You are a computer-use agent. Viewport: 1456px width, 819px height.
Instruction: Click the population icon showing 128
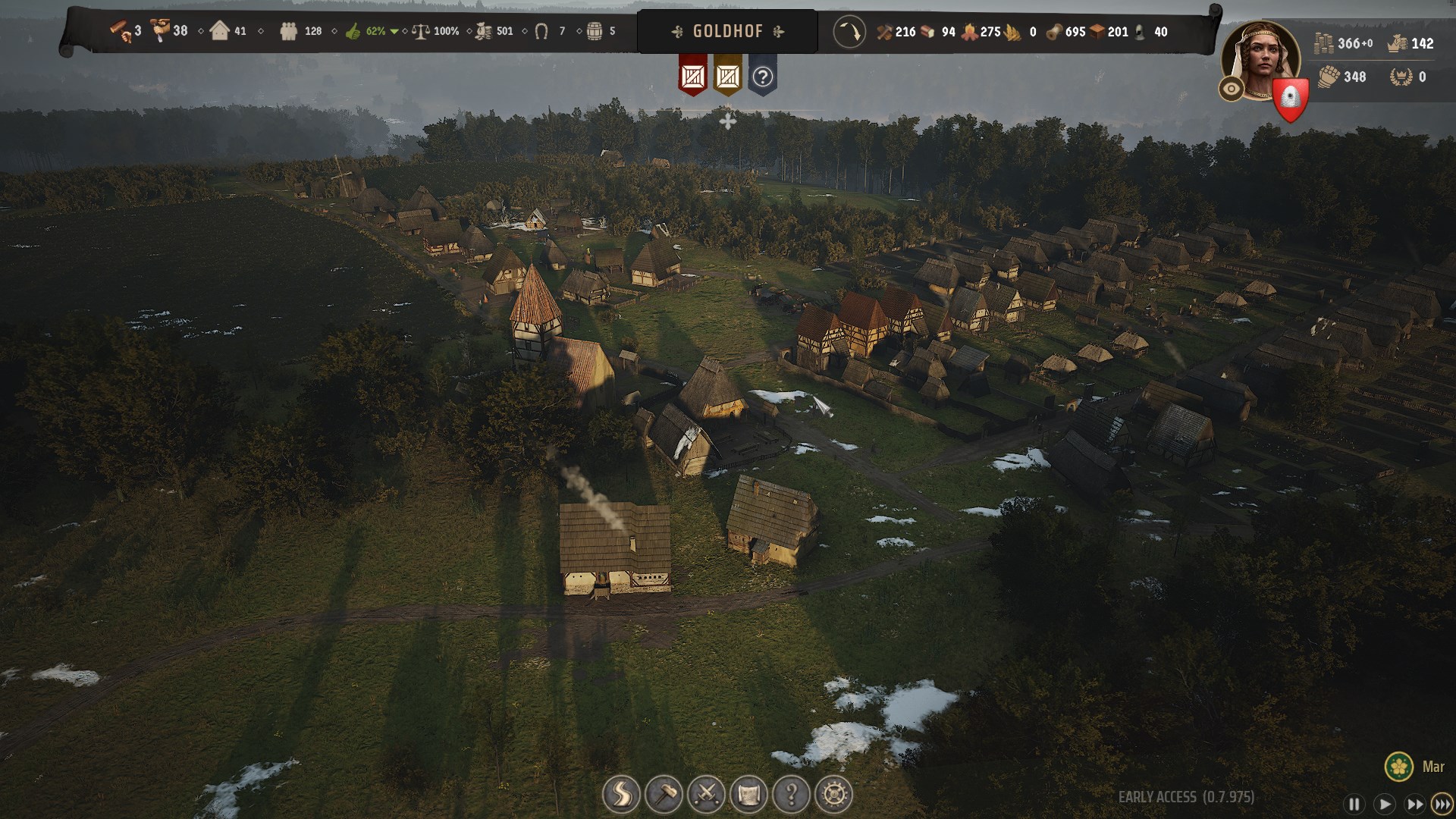tap(289, 32)
